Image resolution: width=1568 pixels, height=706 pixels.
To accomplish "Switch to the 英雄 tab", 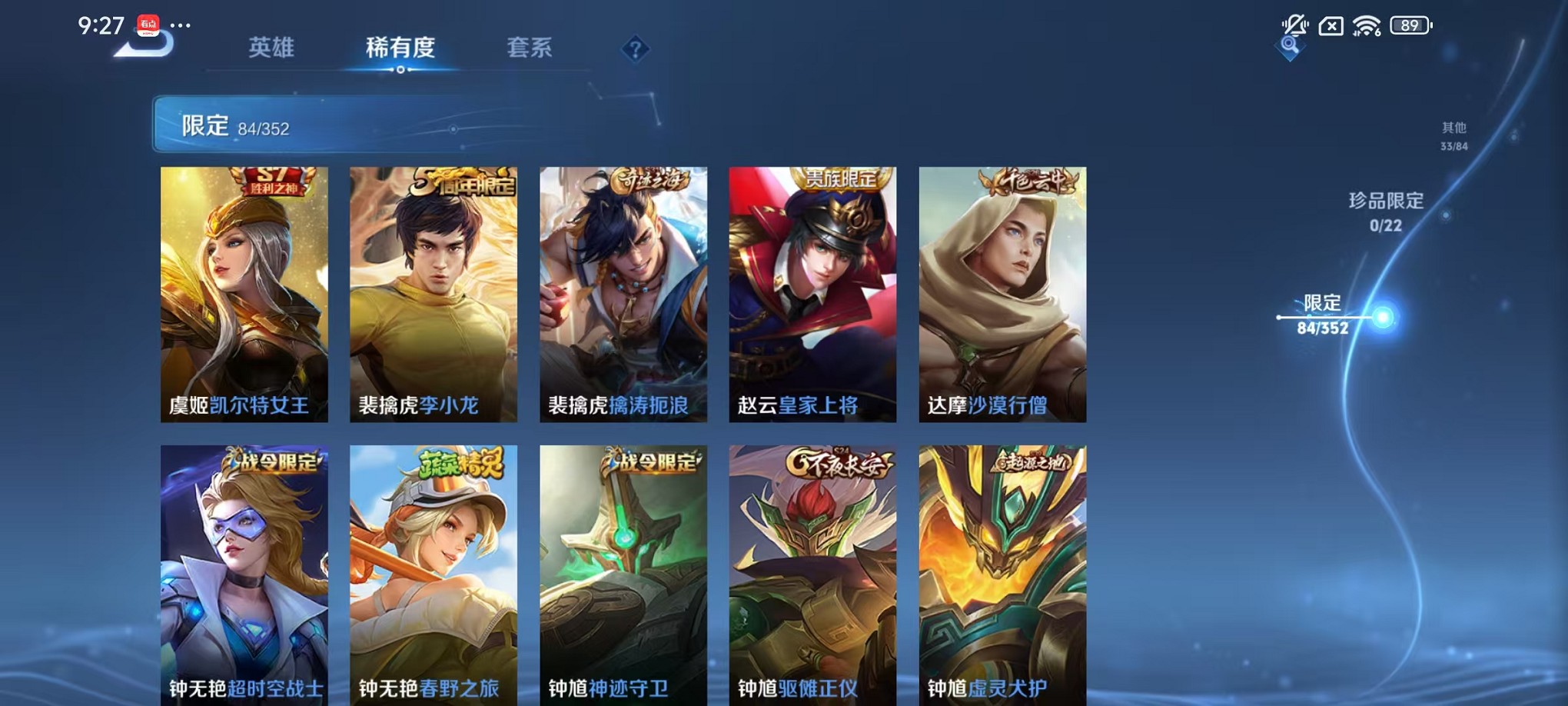I will pos(271,48).
